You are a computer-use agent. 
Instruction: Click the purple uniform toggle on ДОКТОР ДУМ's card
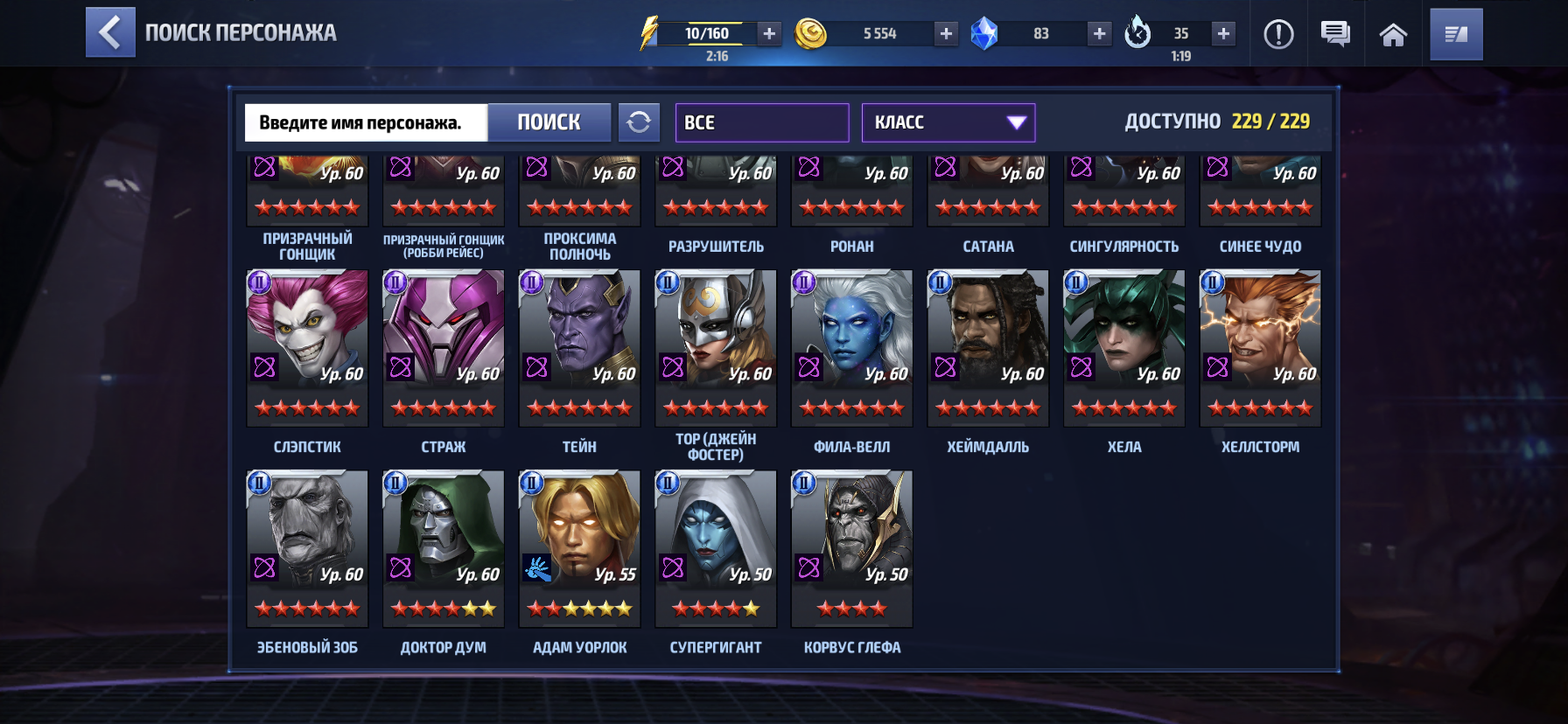[402, 568]
